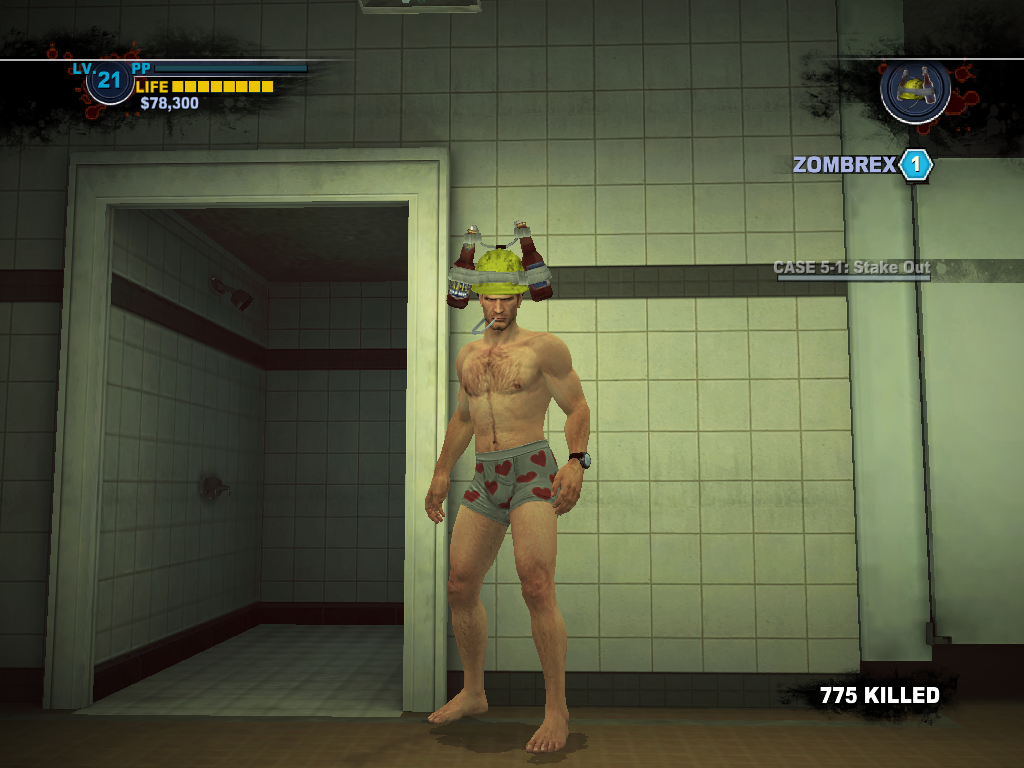The image size is (1024, 768).
Task: Click the level 21 badge
Action: [x=109, y=82]
